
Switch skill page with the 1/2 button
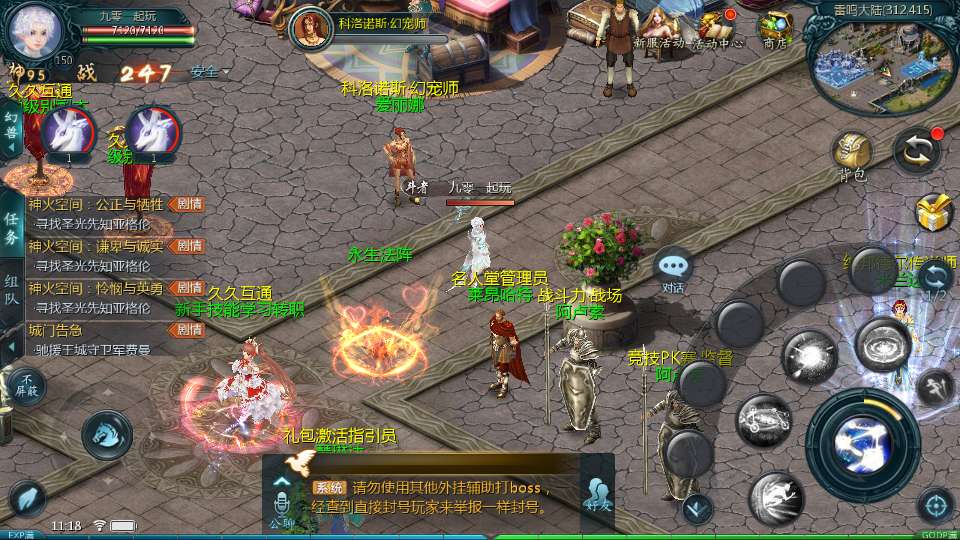(x=934, y=279)
